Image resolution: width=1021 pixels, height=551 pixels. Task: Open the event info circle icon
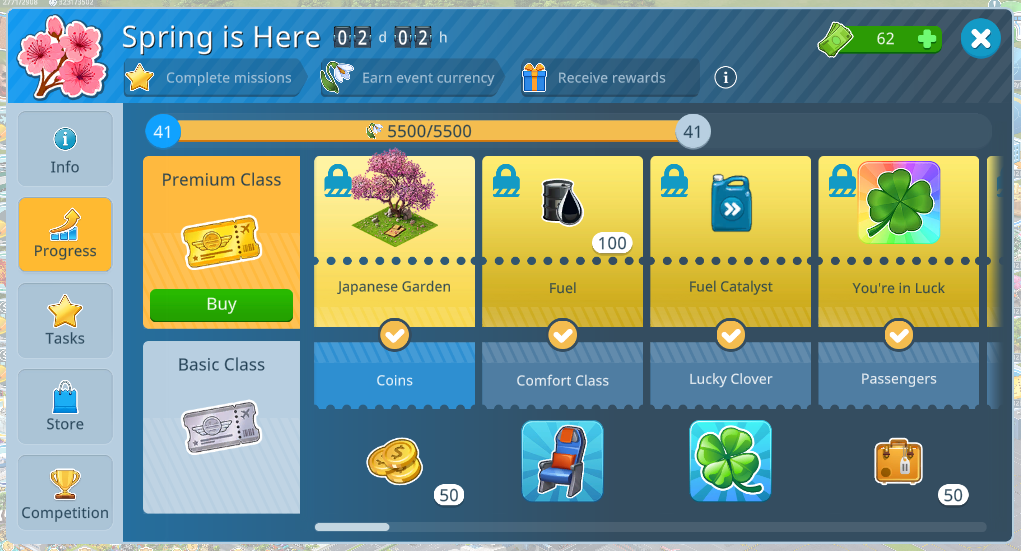(x=725, y=77)
